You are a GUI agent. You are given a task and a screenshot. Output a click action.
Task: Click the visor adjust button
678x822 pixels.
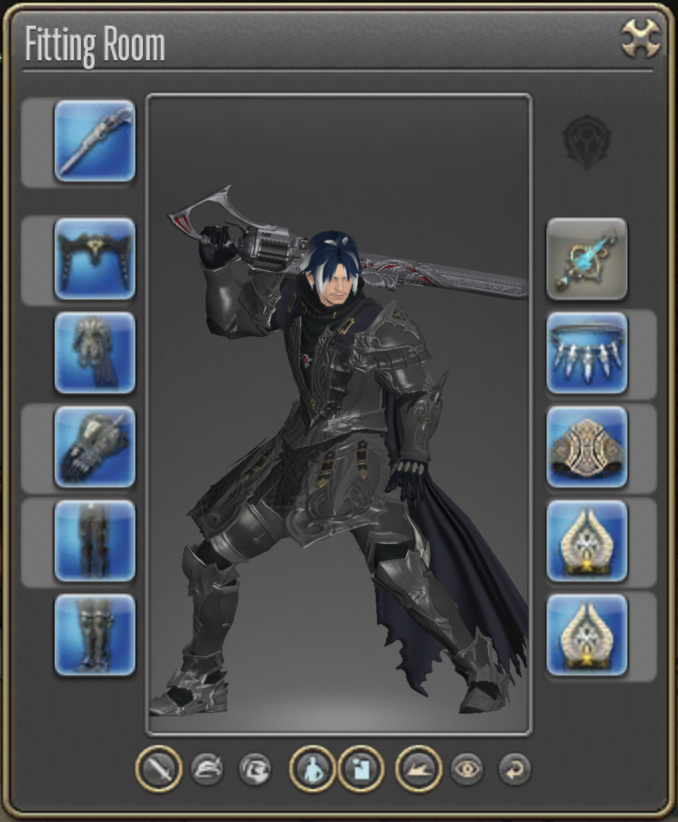(255, 769)
